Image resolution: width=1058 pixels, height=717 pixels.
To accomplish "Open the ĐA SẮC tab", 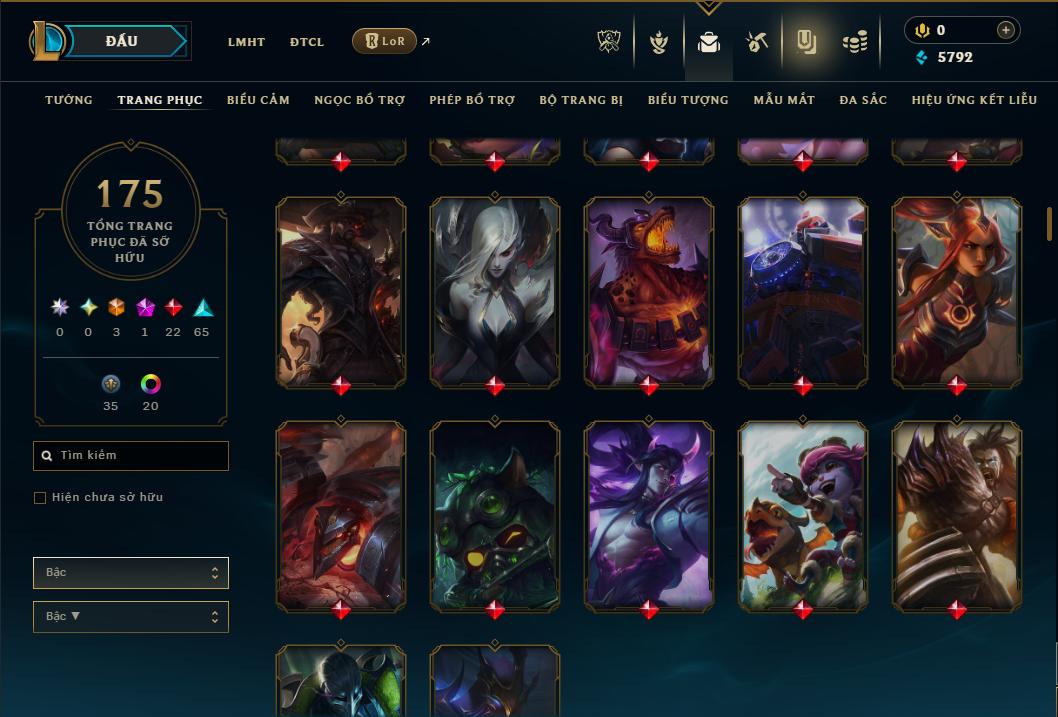I will tap(863, 100).
